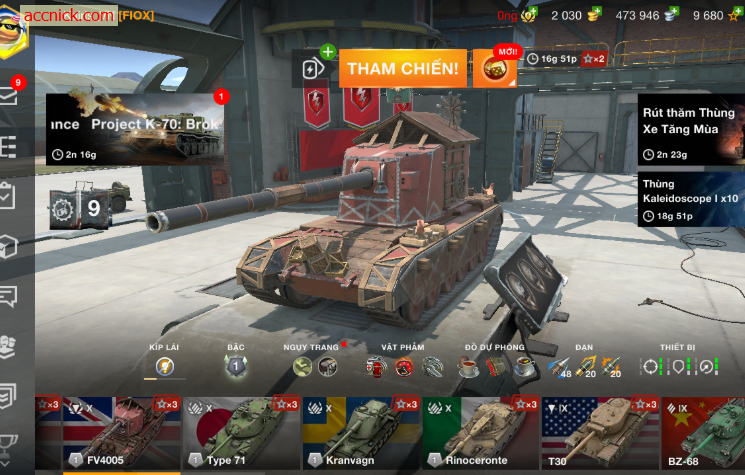Open the Thiết Bị equipment section
Image resolution: width=745 pixels, height=475 pixels.
[x=678, y=367]
